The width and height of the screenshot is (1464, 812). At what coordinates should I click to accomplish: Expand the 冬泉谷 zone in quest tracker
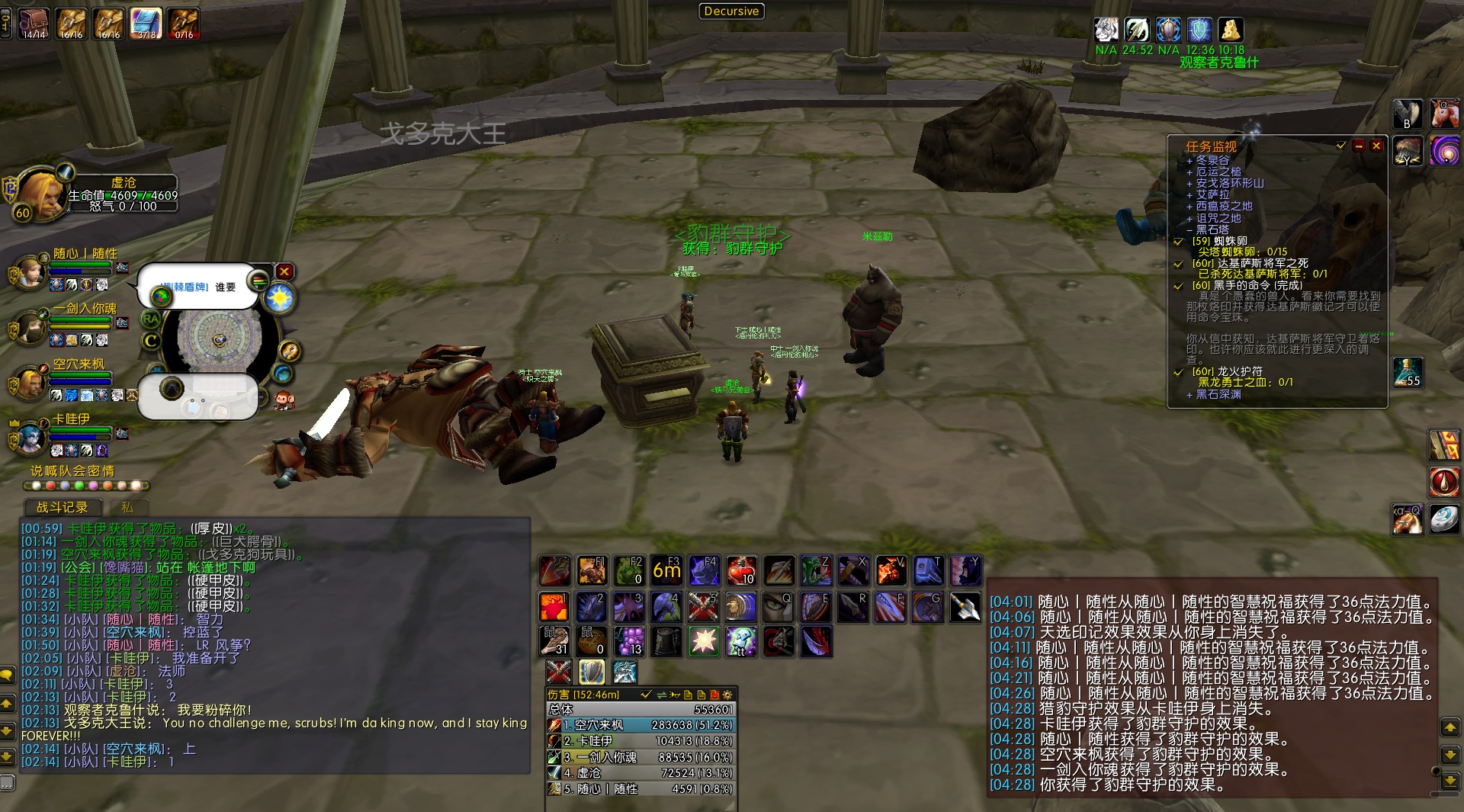pos(1189,161)
